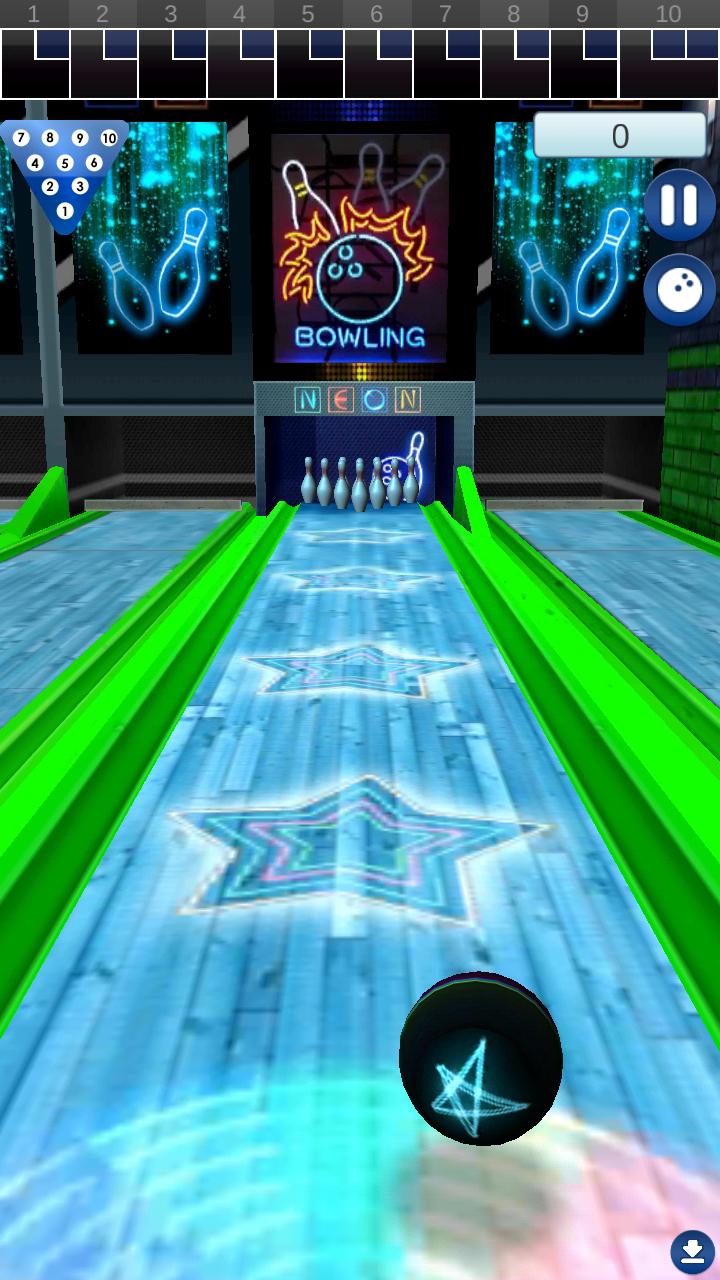The image size is (720, 1280).
Task: Tap the download arrow icon
Action: point(692,1251)
